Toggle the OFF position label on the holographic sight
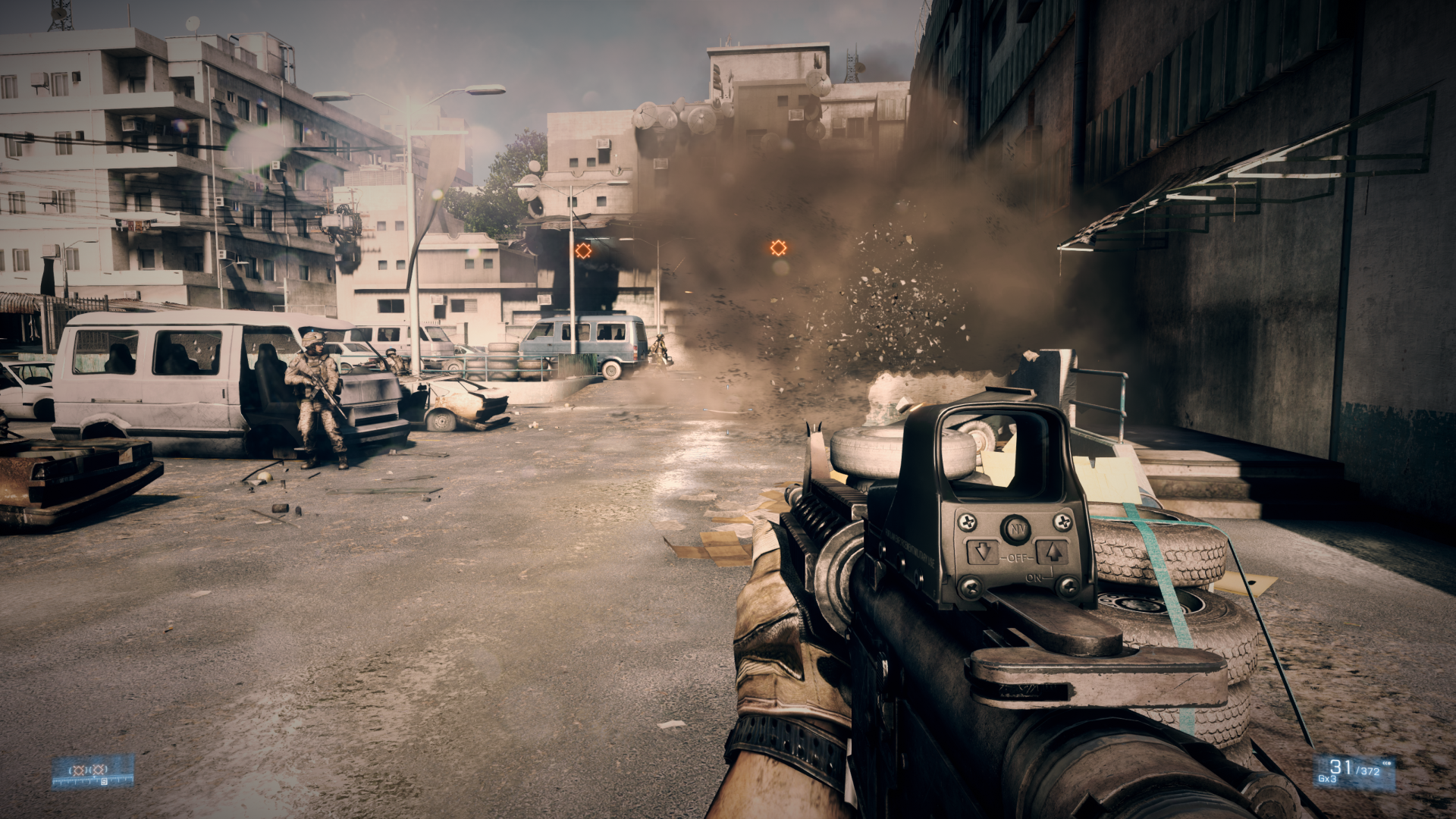Image resolution: width=1456 pixels, height=819 pixels. click(1015, 557)
